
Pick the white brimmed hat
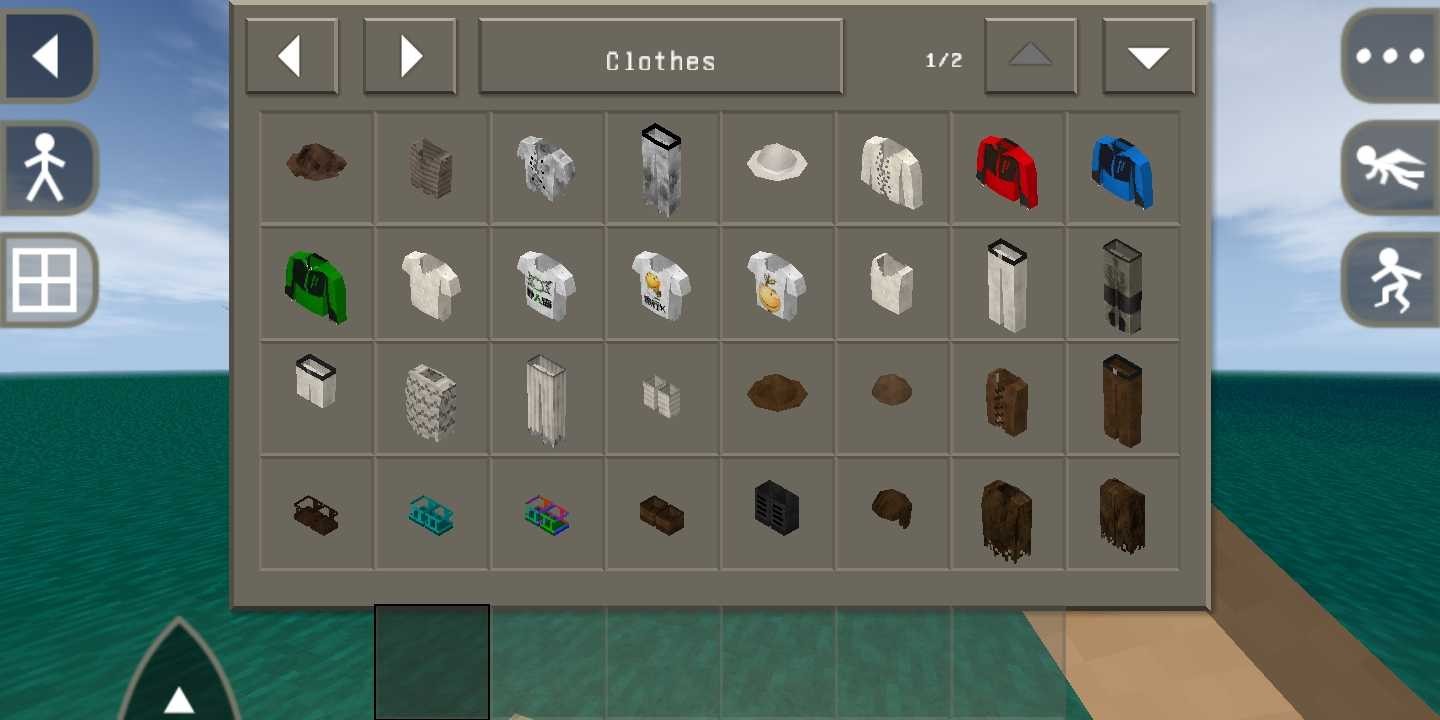tap(777, 162)
